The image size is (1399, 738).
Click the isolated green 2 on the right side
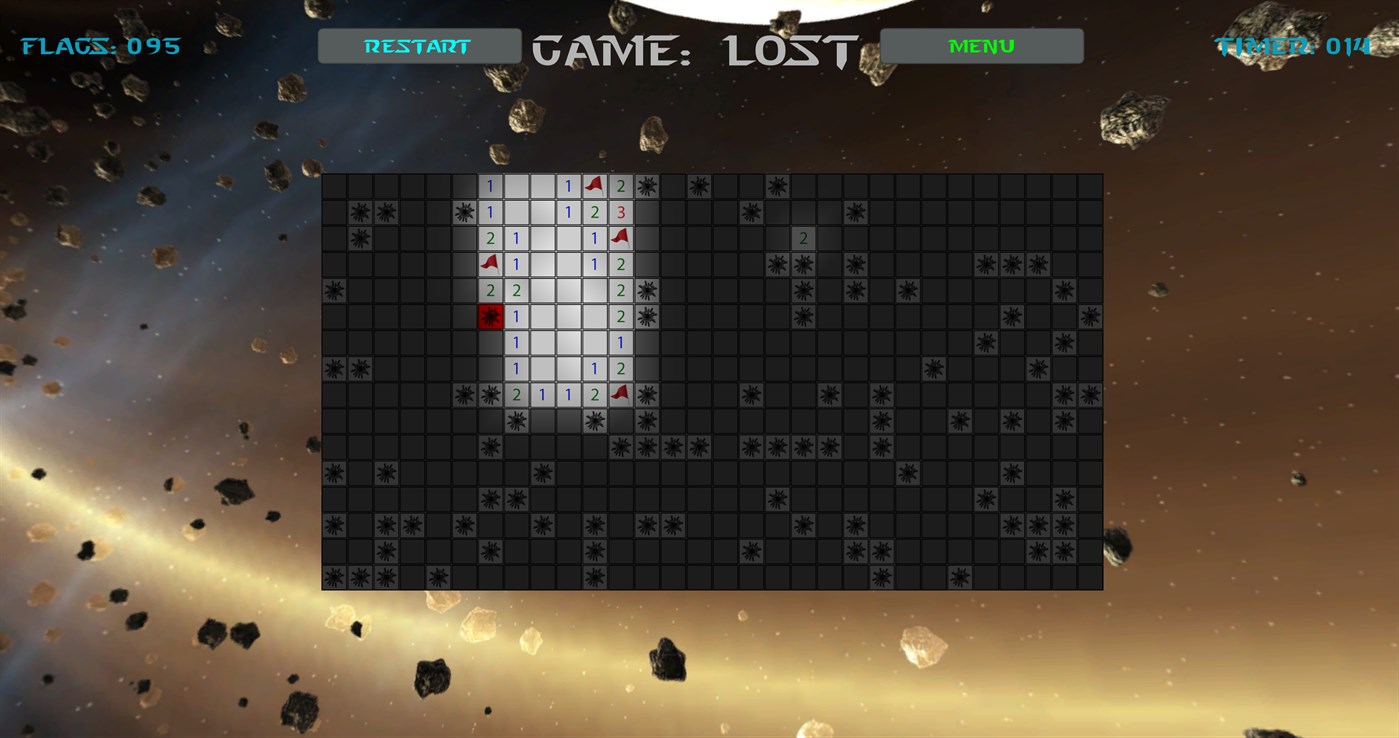tap(802, 237)
